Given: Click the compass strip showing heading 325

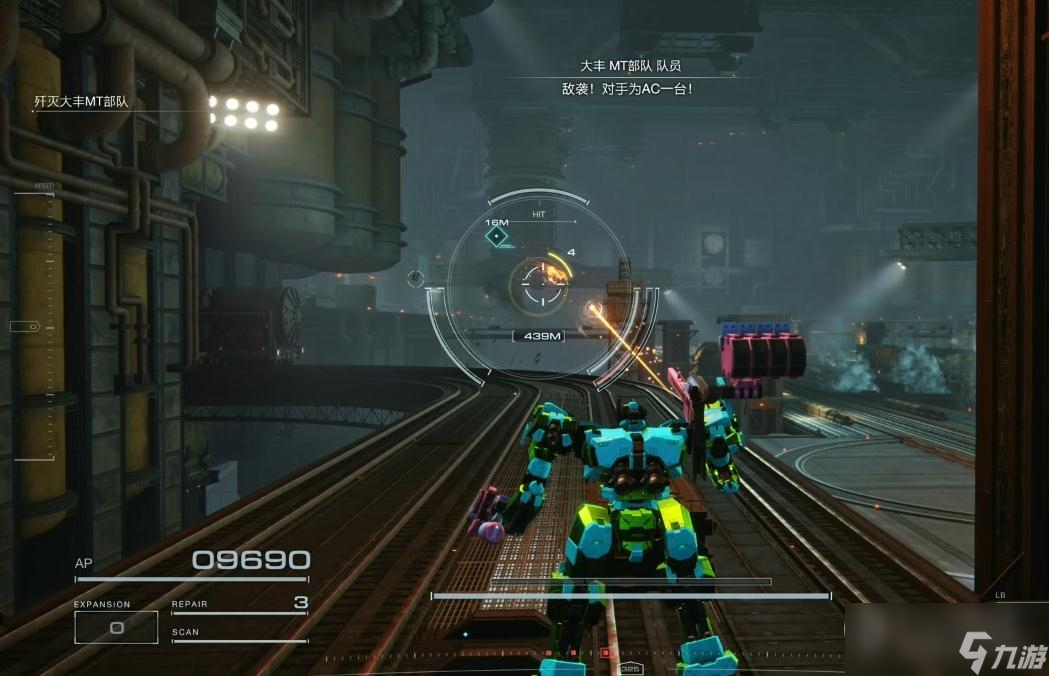Looking at the screenshot, I should (x=630, y=668).
